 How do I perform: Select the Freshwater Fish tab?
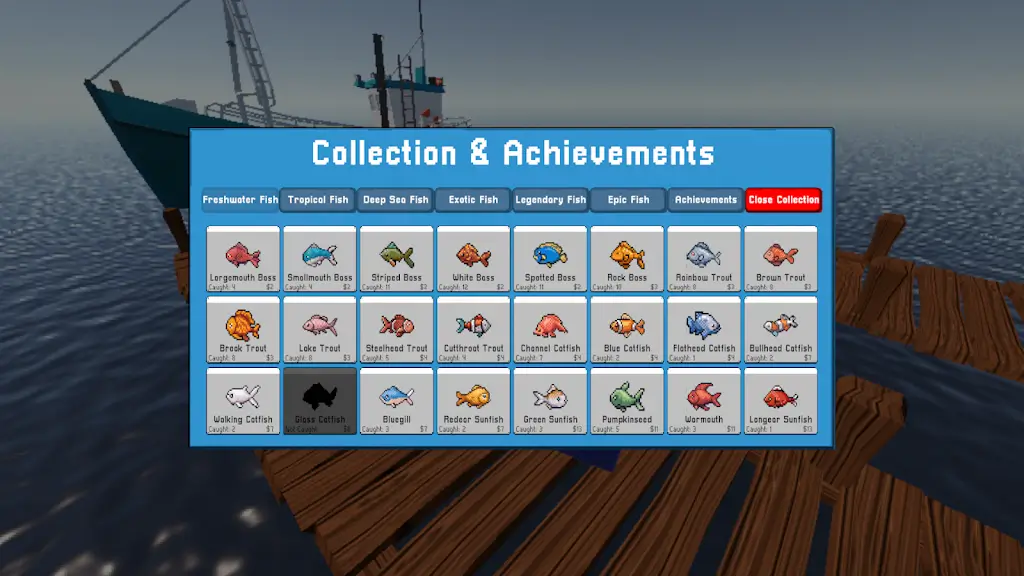click(x=240, y=200)
